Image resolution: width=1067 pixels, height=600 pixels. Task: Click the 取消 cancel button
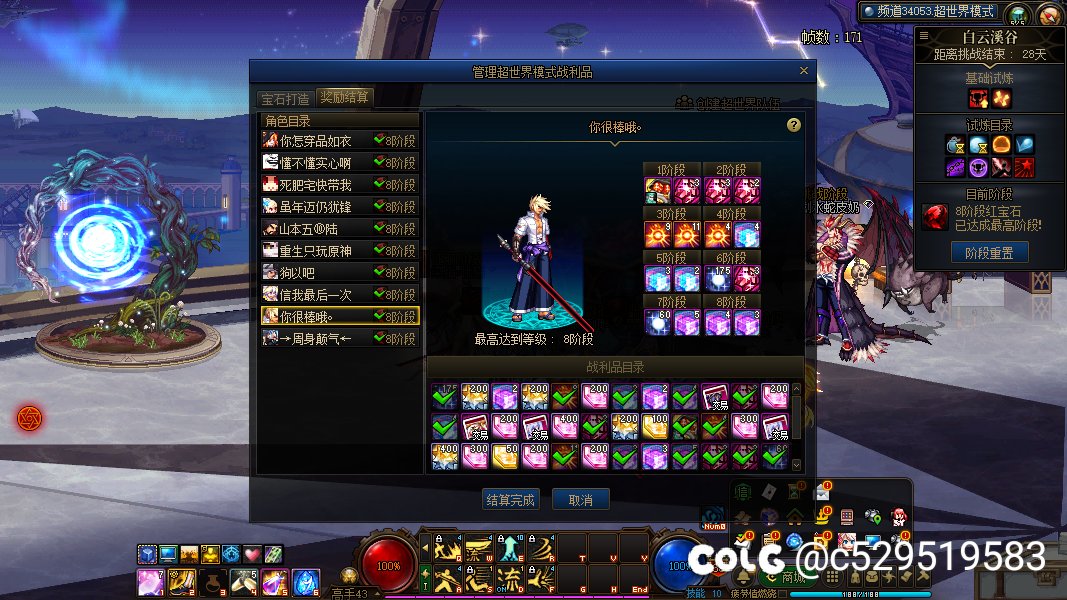click(x=580, y=499)
